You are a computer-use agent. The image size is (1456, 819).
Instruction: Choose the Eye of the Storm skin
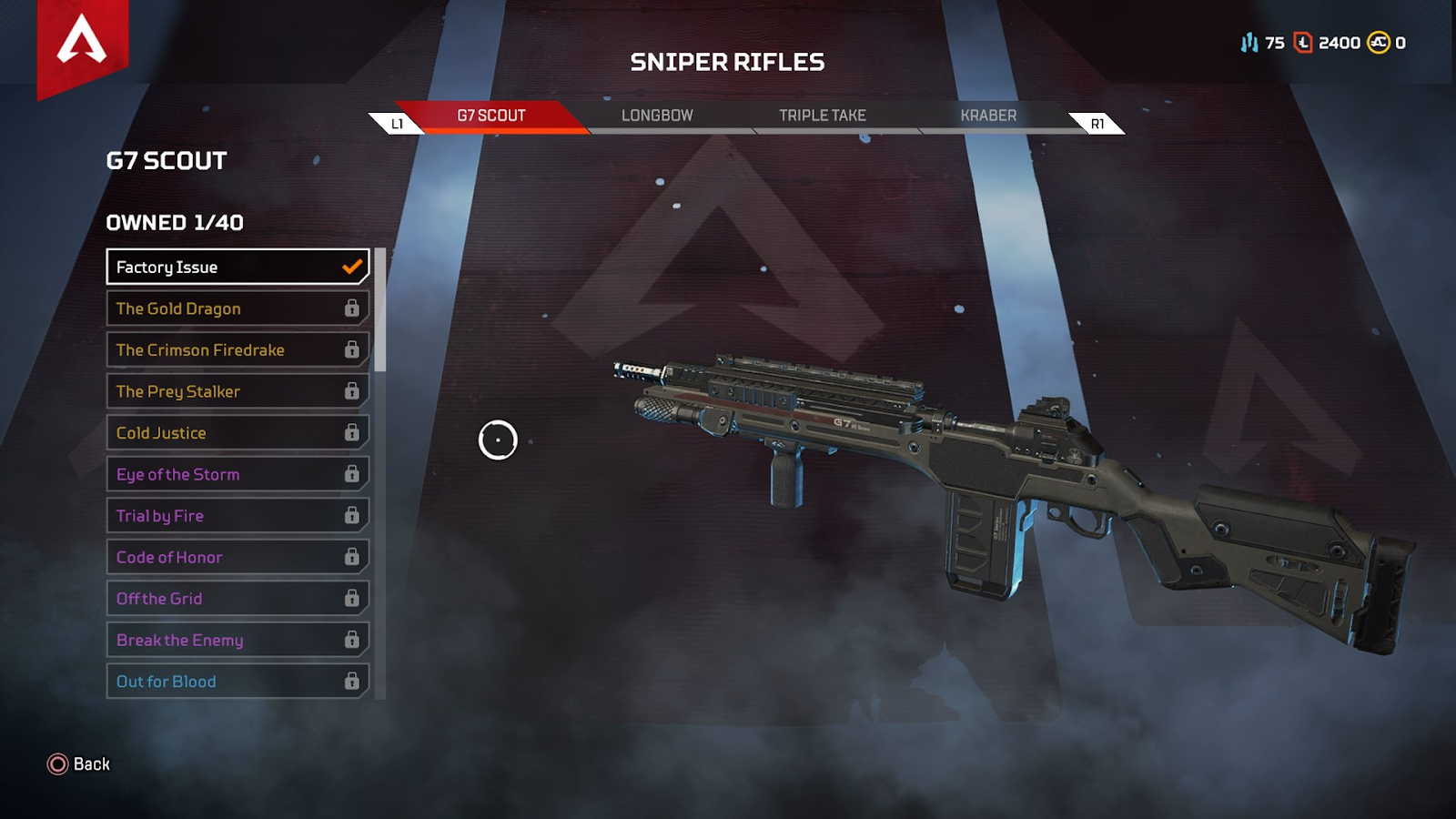pyautogui.click(x=237, y=474)
